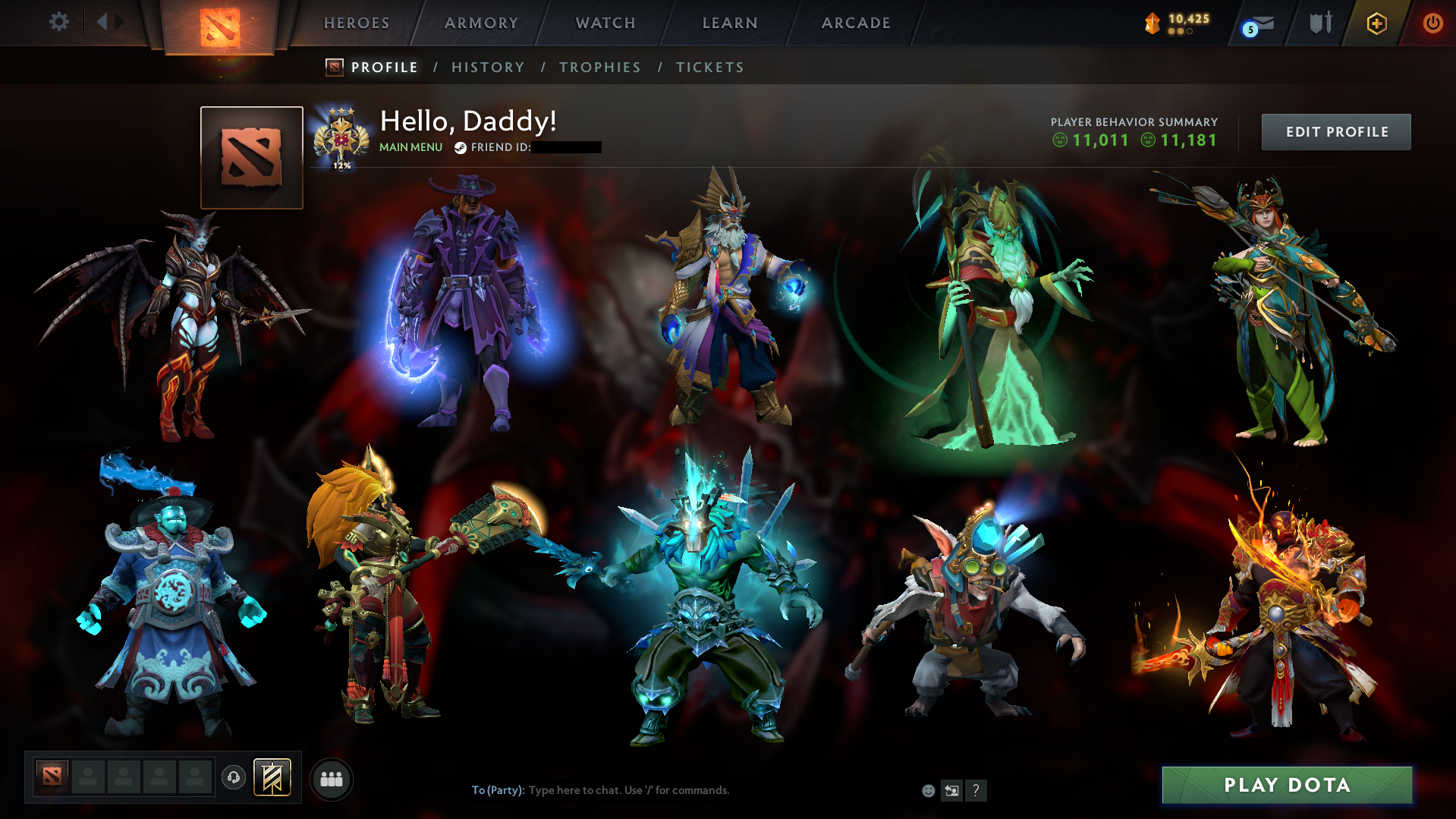This screenshot has width=1456, height=819.
Task: Switch to the TROPHIES tab
Action: coord(599,67)
